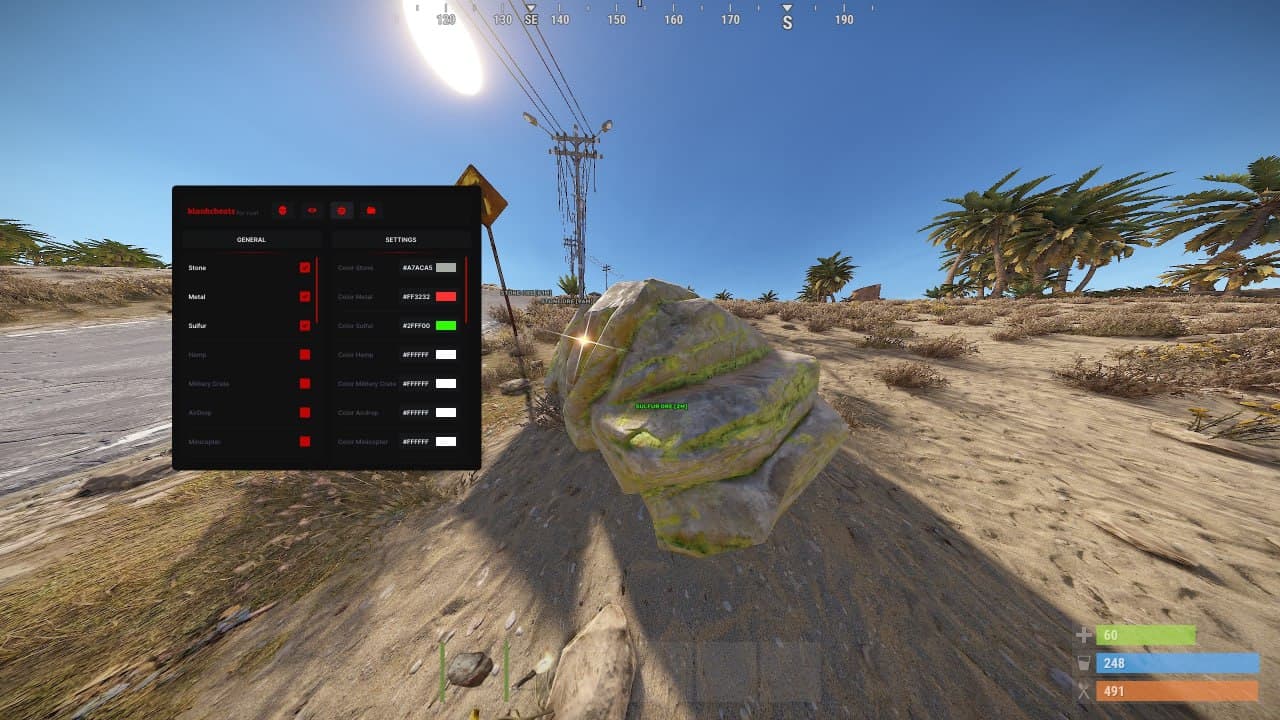Open the eye visuals tab icon
The height and width of the screenshot is (720, 1280).
pos(313,210)
